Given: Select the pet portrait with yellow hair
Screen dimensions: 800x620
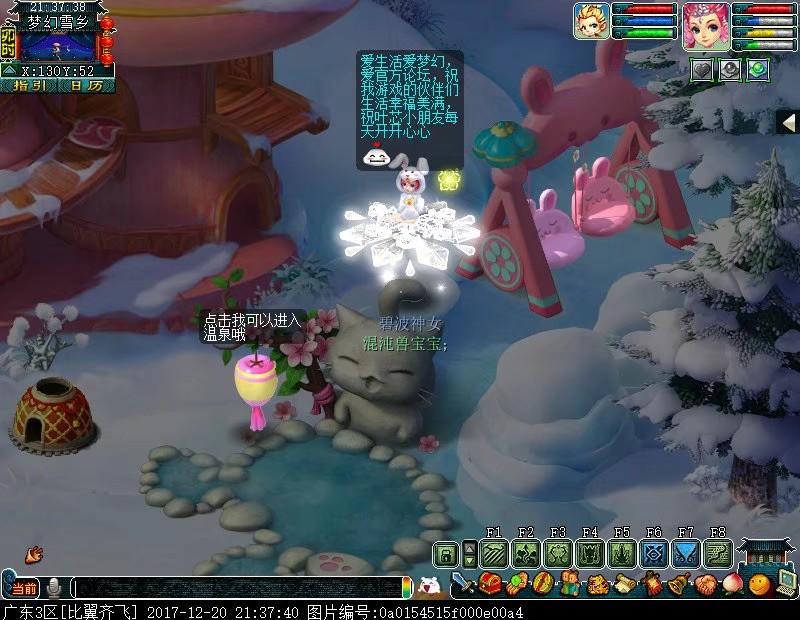Looking at the screenshot, I should tap(591, 21).
